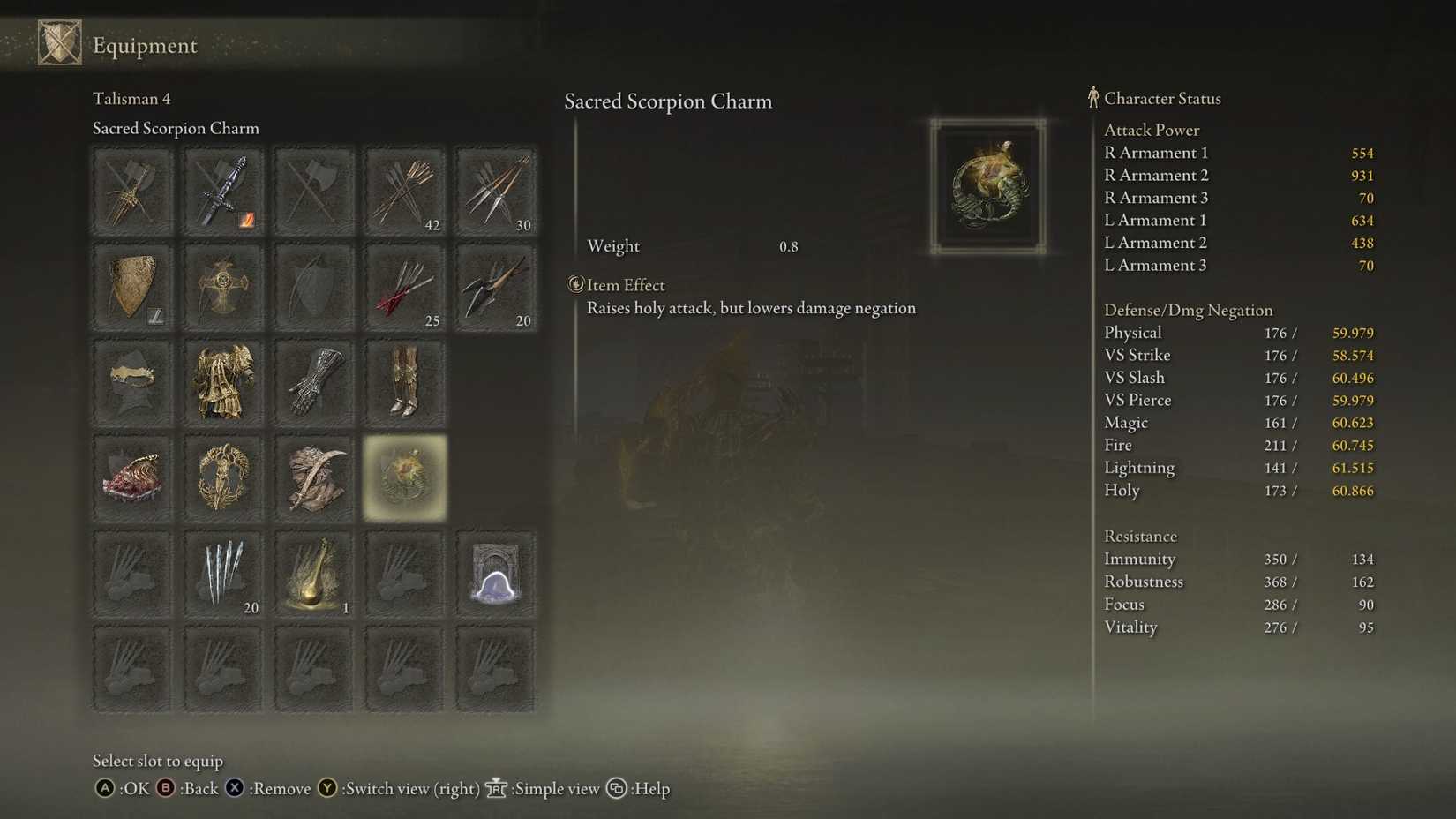Equip the heater shield
The image size is (1456, 819).
[x=132, y=287]
